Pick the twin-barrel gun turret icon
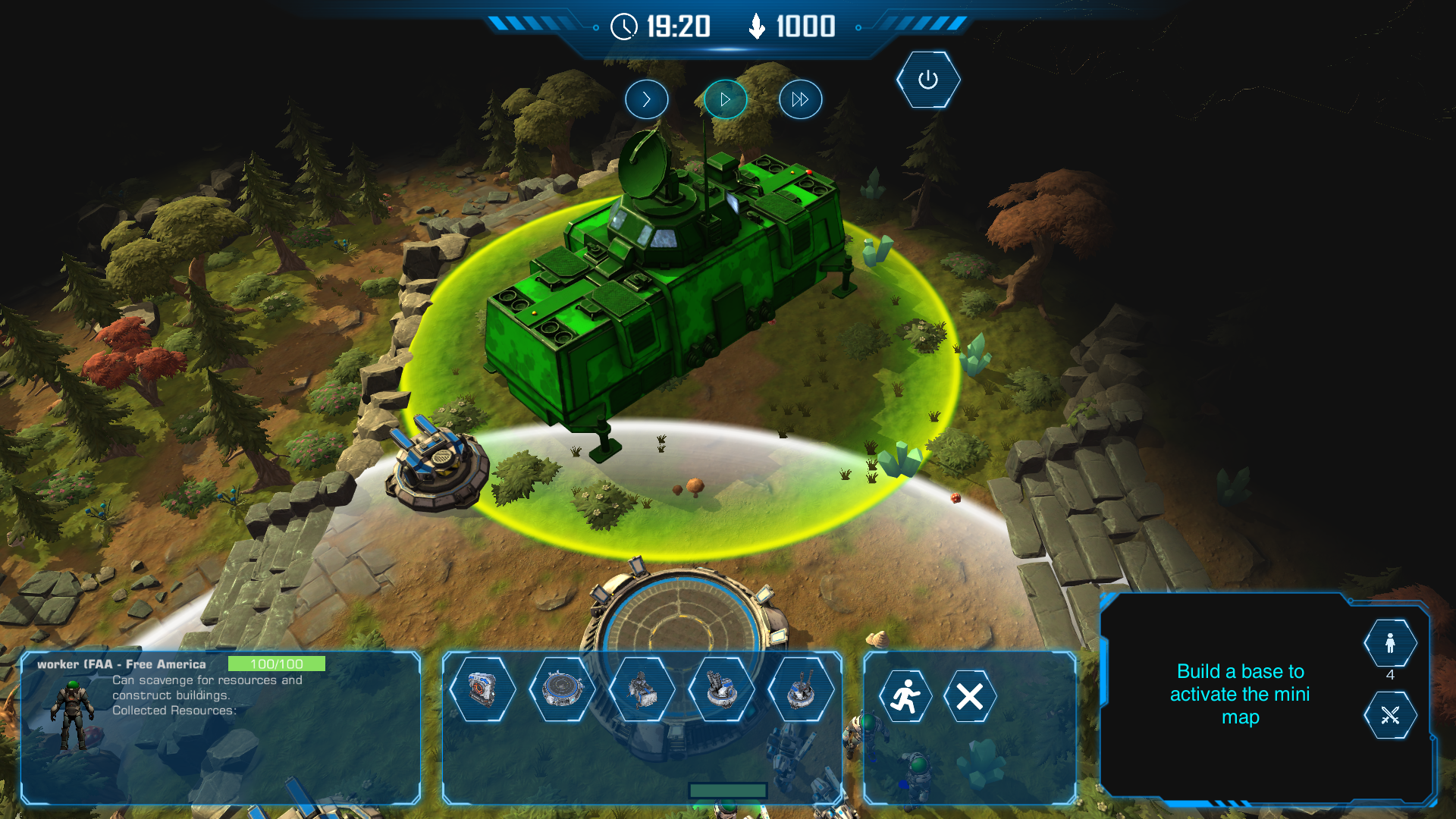The width and height of the screenshot is (1456, 819). (801, 689)
